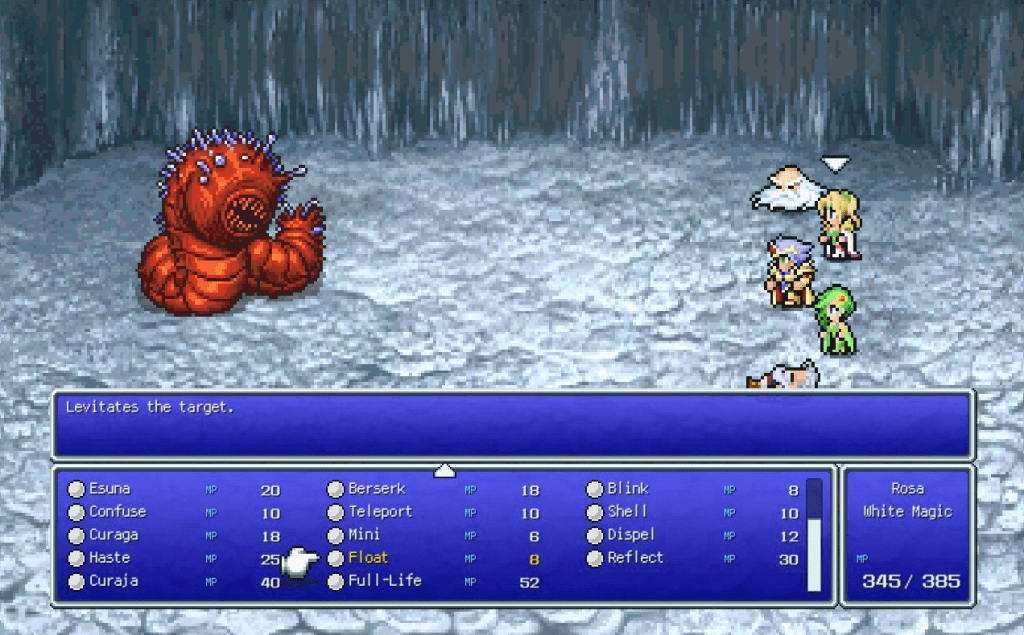Pick the Haste spell entry
The height and width of the screenshot is (635, 1024).
pyautogui.click(x=109, y=558)
